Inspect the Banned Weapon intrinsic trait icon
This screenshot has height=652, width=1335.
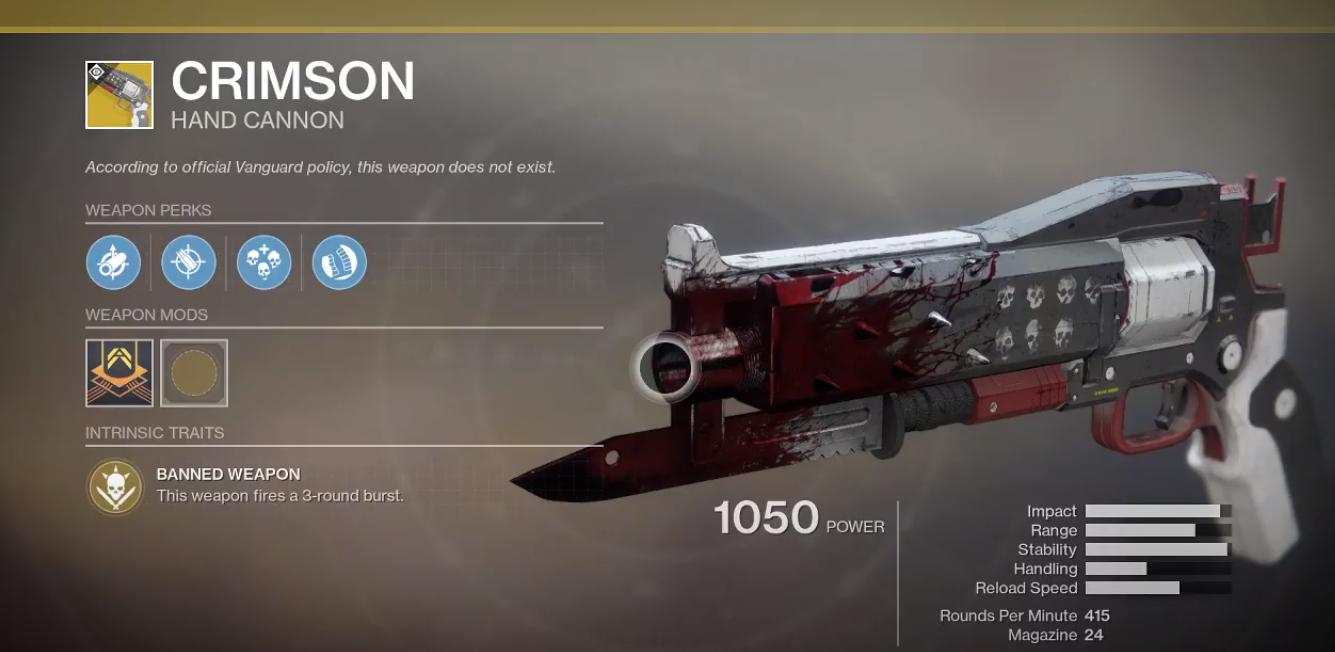pyautogui.click(x=115, y=486)
